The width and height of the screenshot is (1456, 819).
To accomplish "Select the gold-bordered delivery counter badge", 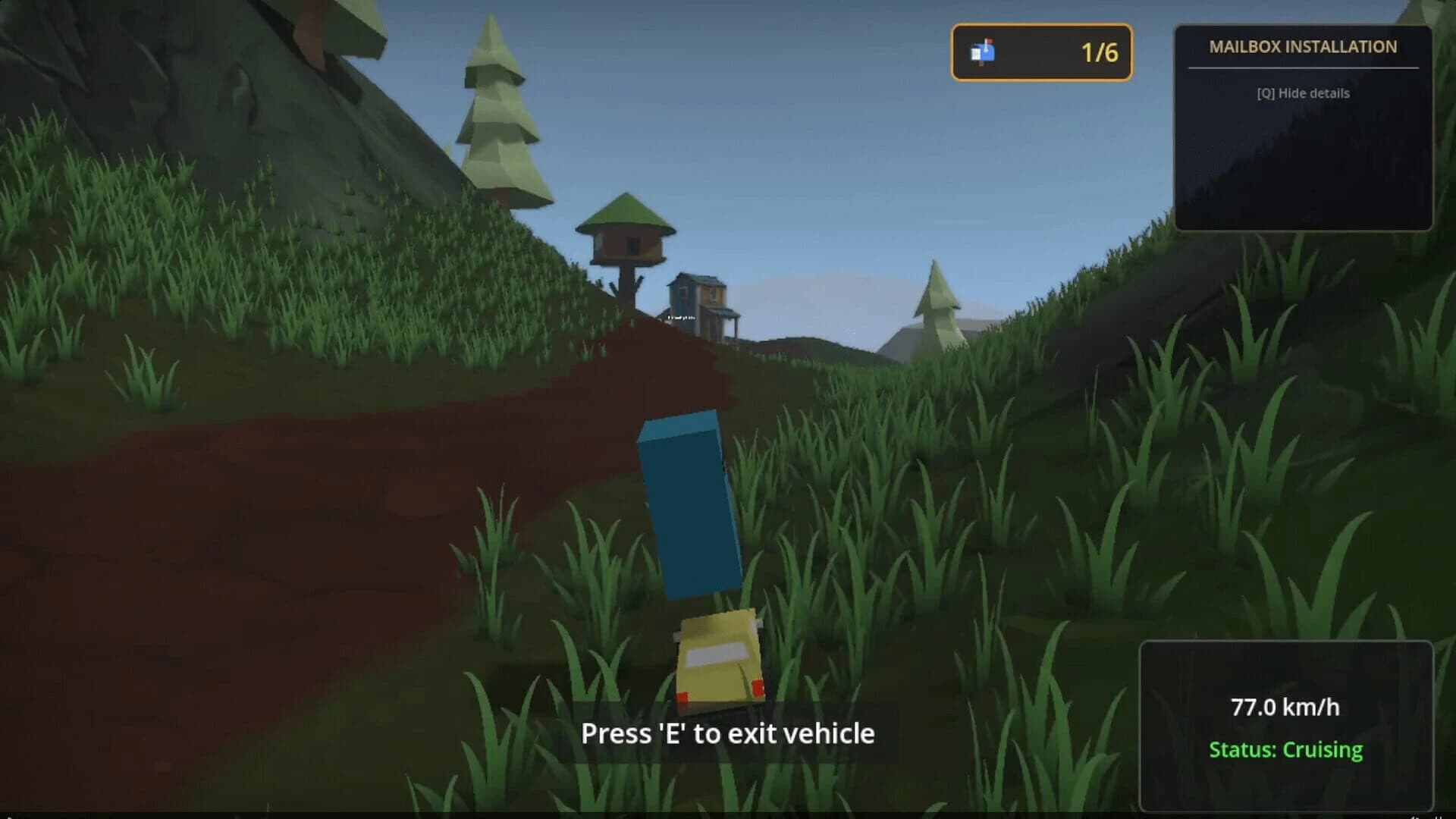I will point(1041,53).
